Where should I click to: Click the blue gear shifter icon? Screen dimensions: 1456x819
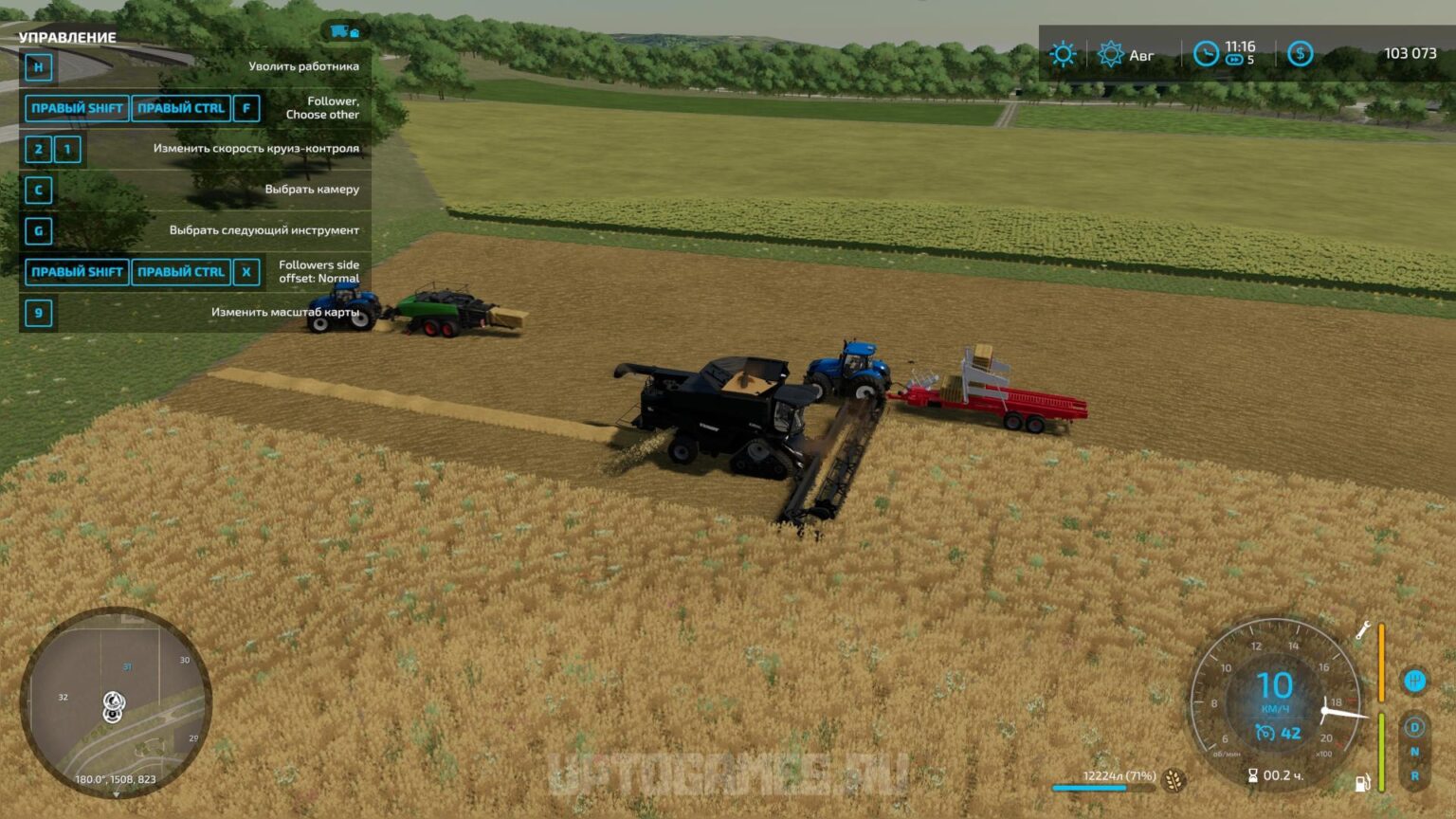1412,680
